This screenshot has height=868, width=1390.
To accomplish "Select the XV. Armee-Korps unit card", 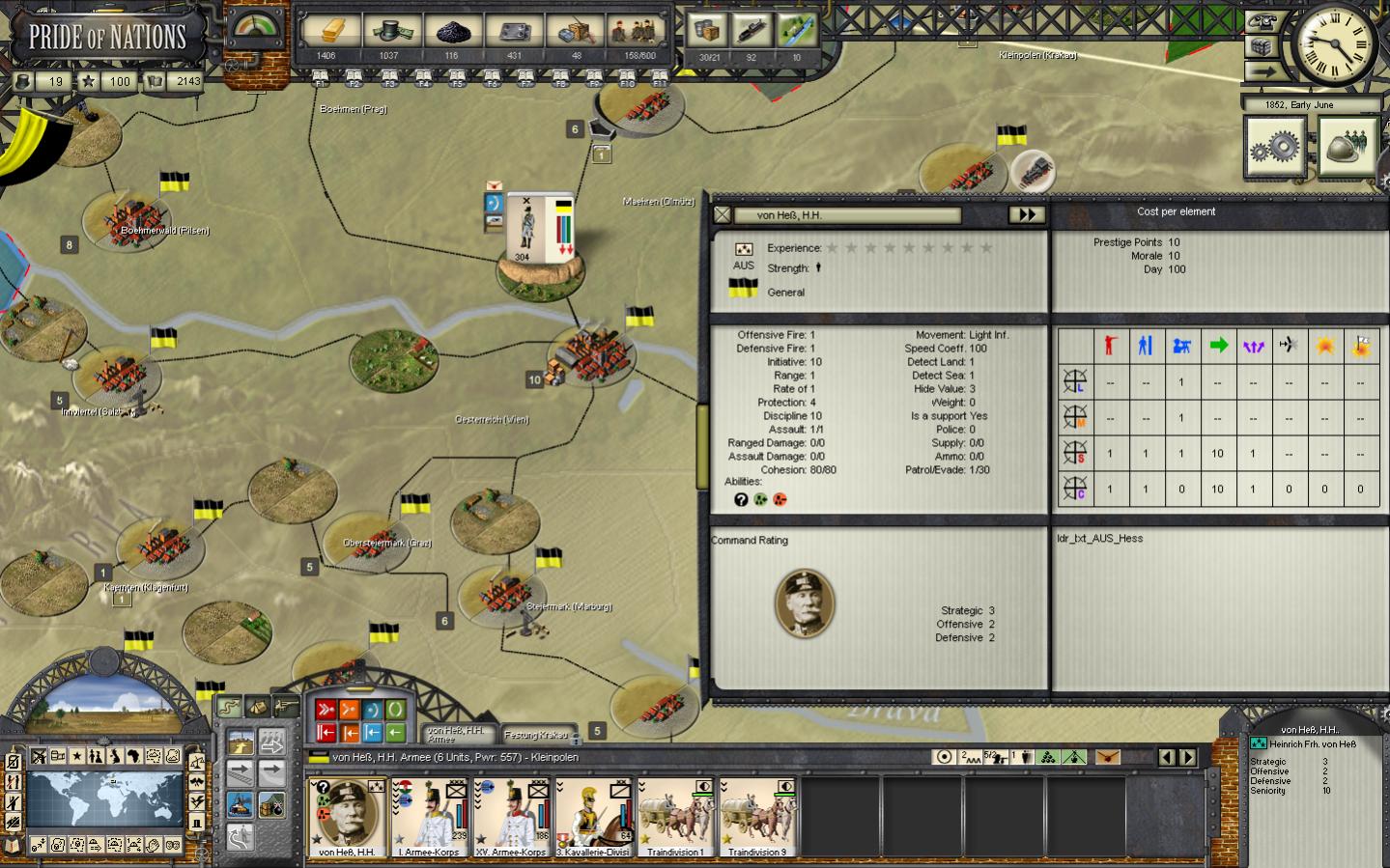I will click(x=512, y=817).
